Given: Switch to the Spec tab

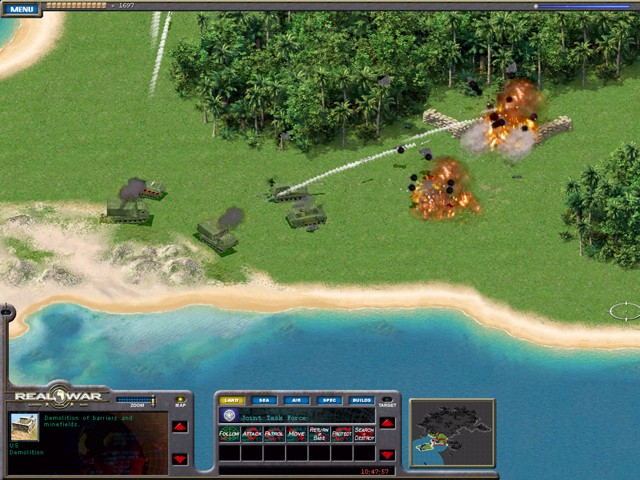Looking at the screenshot, I should [328, 400].
